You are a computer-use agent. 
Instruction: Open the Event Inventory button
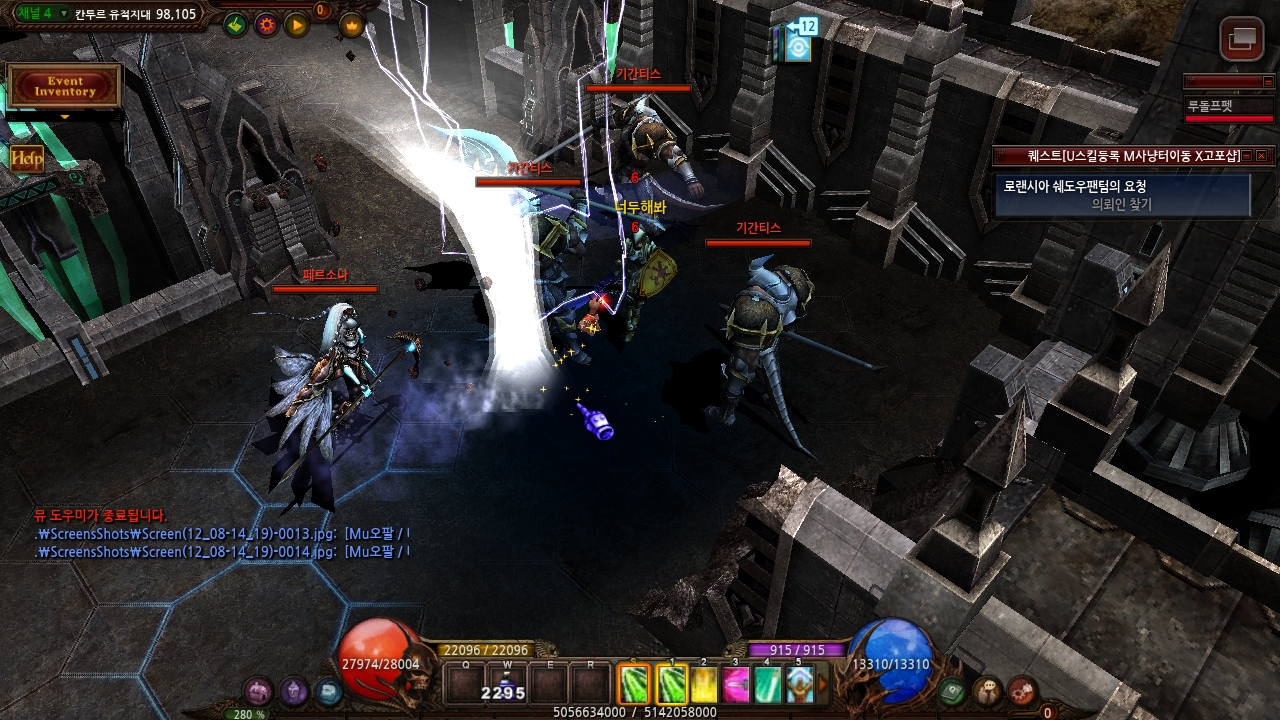tap(64, 86)
